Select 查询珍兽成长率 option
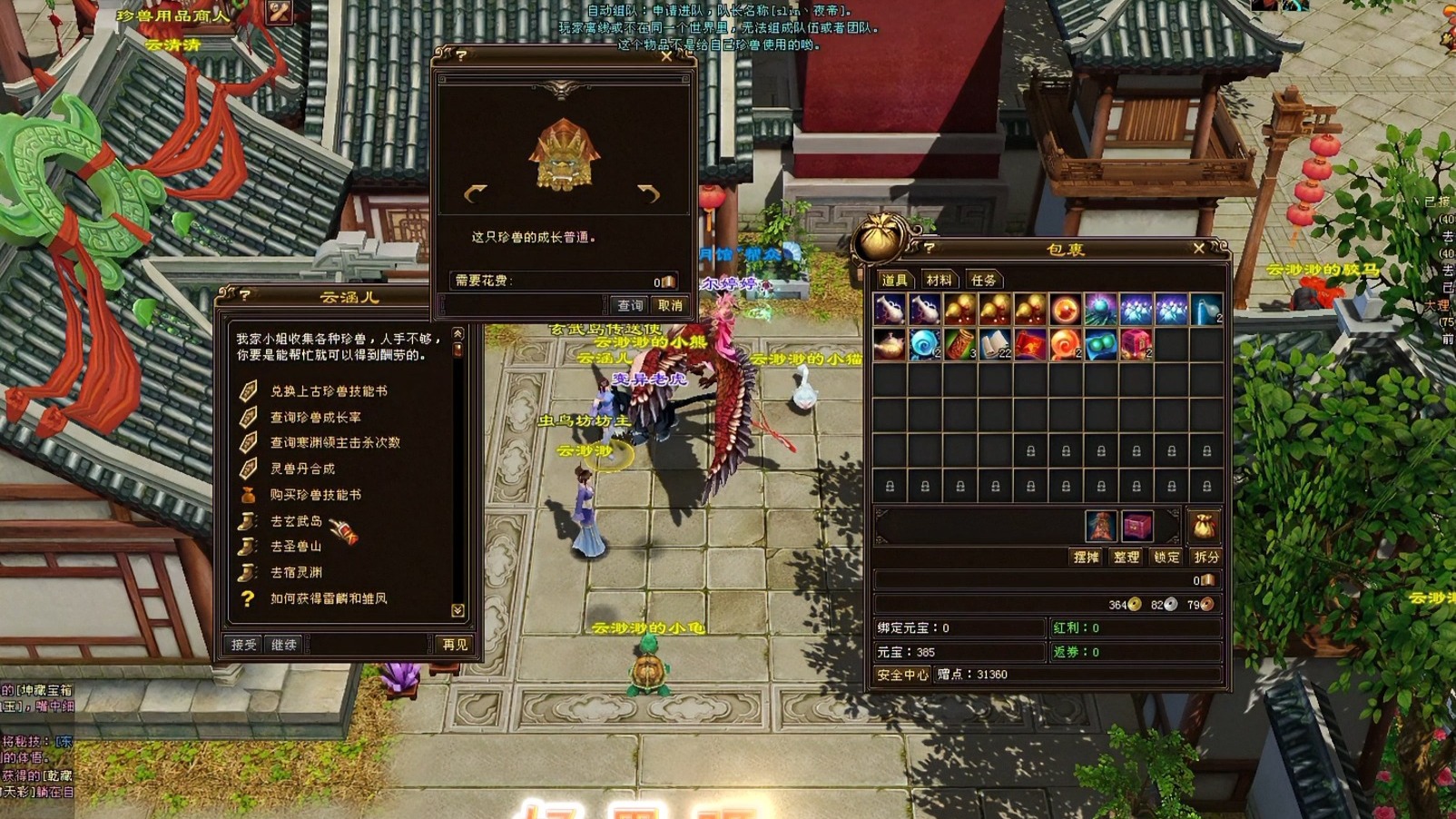 pyautogui.click(x=316, y=418)
